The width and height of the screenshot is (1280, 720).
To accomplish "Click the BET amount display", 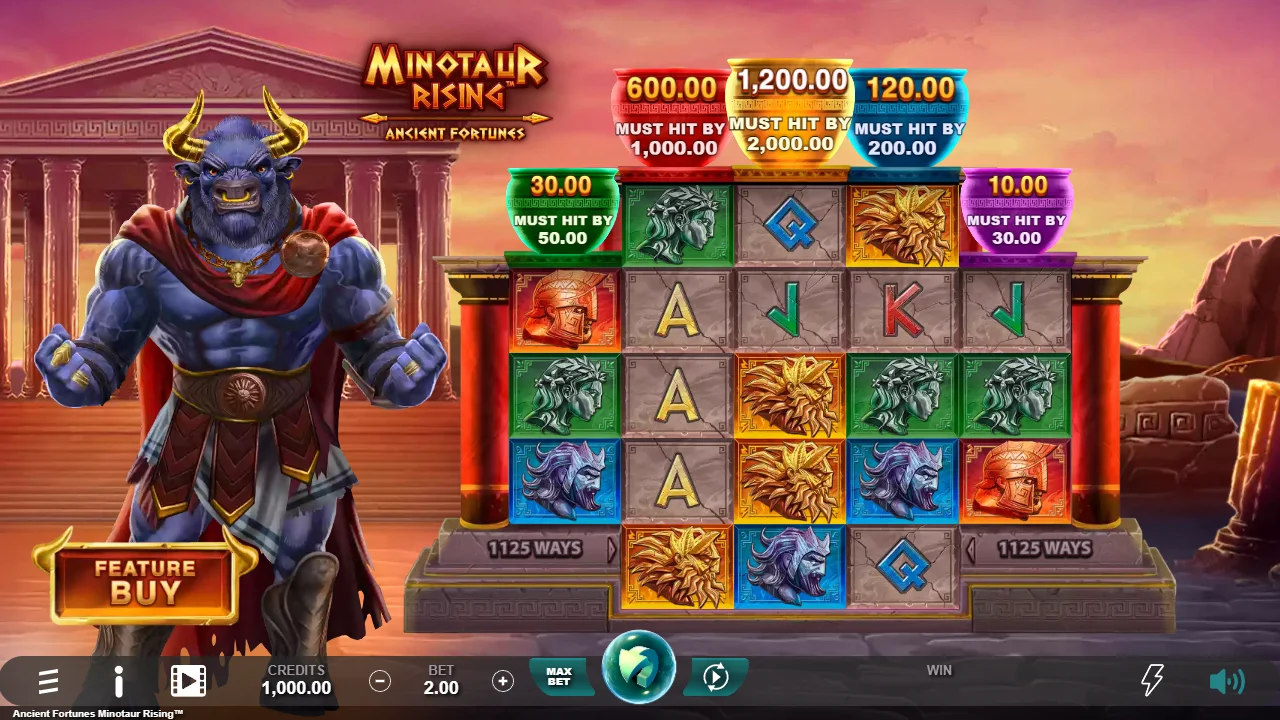I will pos(440,681).
